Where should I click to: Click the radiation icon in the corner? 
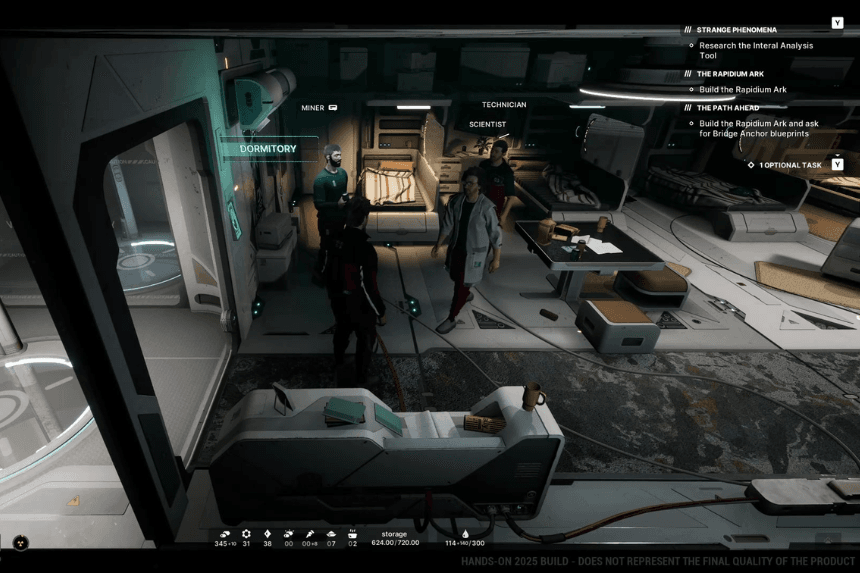pyautogui.click(x=20, y=543)
